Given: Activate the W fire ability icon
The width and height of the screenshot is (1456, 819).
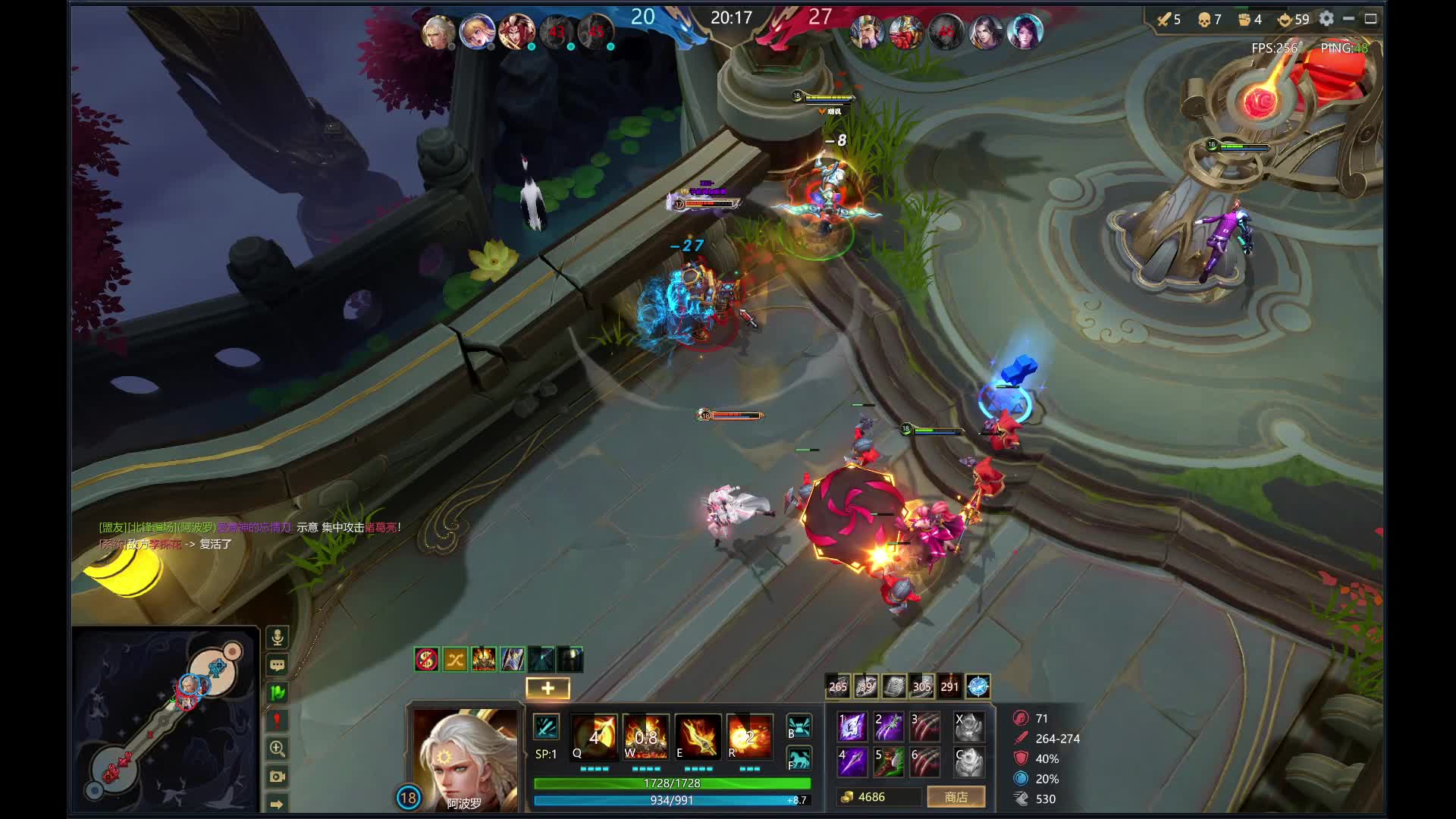Looking at the screenshot, I should click(645, 736).
